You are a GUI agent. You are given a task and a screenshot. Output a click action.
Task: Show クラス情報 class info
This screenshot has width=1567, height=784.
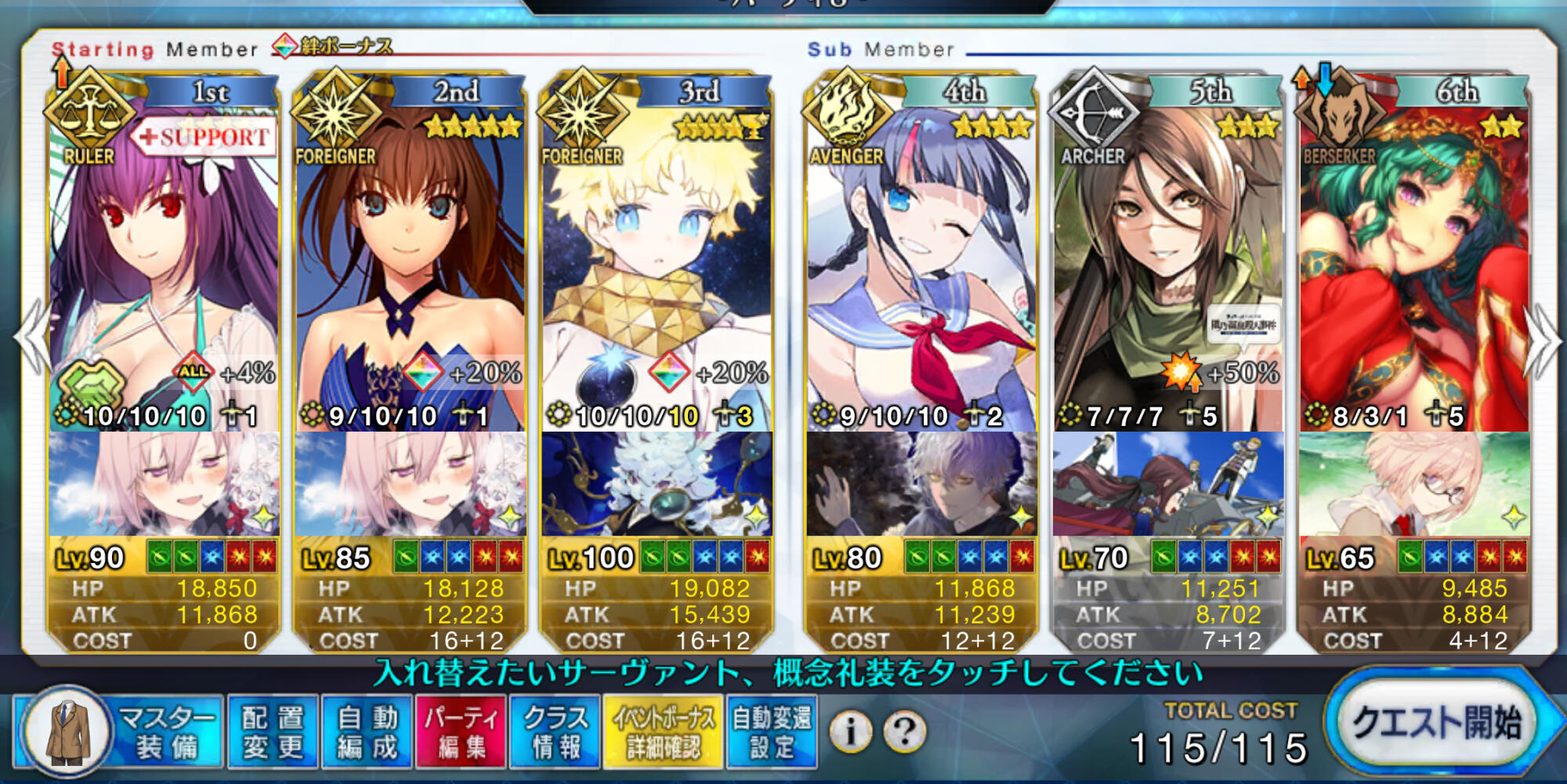556,732
